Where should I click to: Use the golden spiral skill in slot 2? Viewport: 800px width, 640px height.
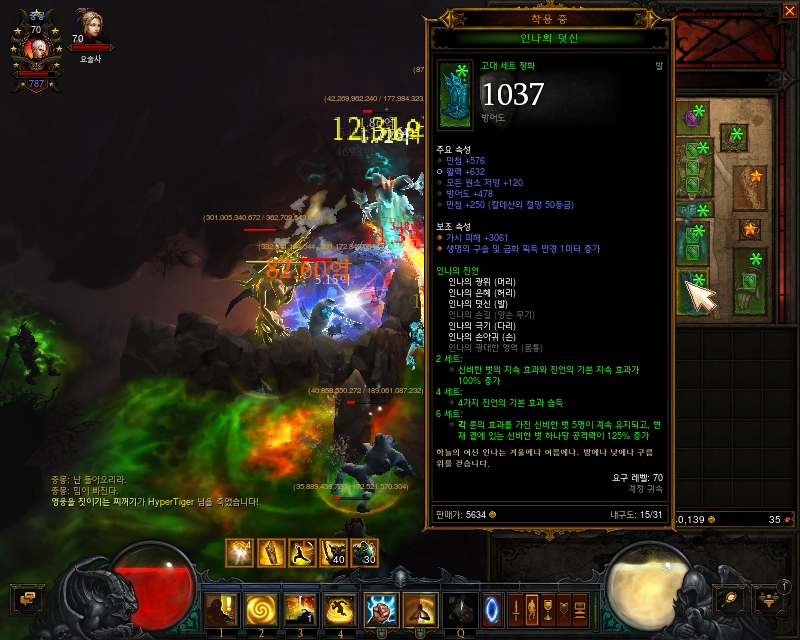coord(260,608)
